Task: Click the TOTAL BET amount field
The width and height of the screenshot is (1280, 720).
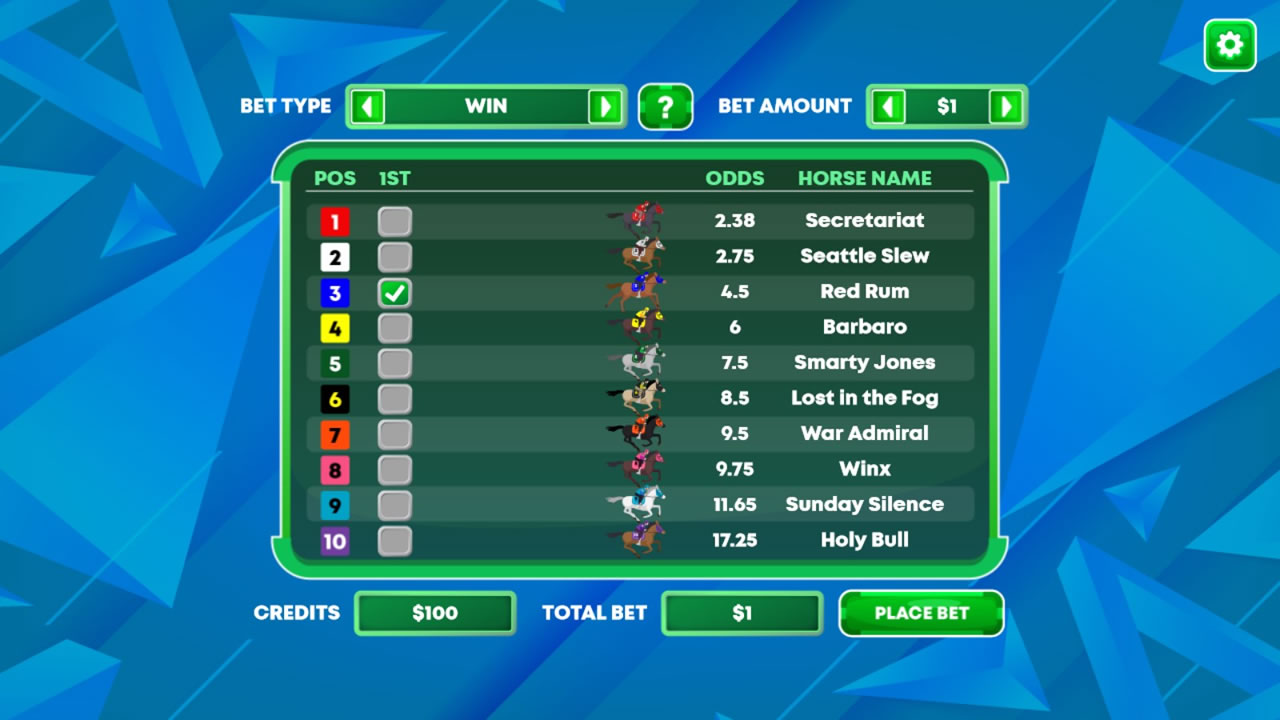Action: [x=742, y=613]
